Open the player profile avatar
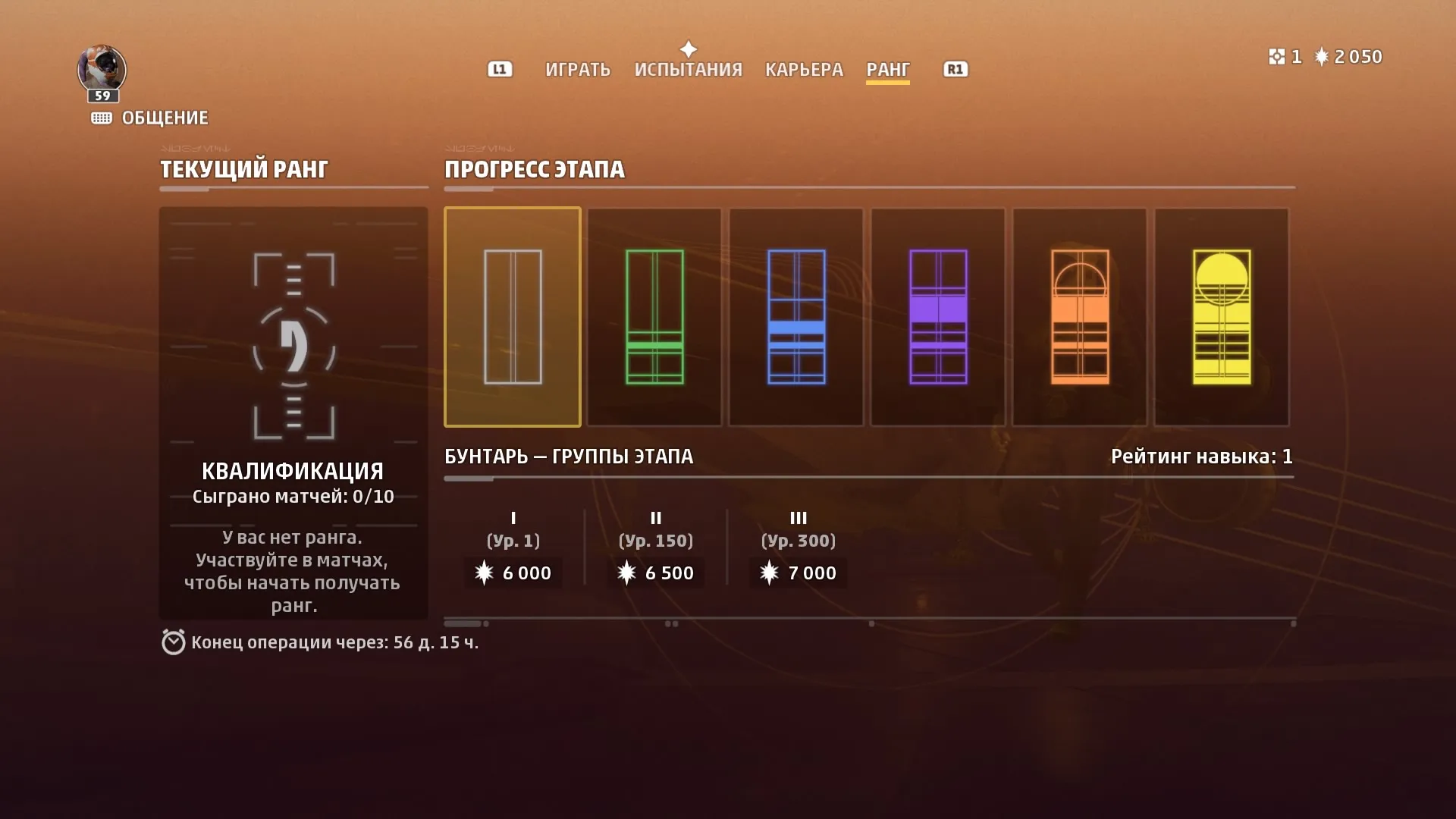Screen dimensions: 1456x819 click(x=102, y=70)
